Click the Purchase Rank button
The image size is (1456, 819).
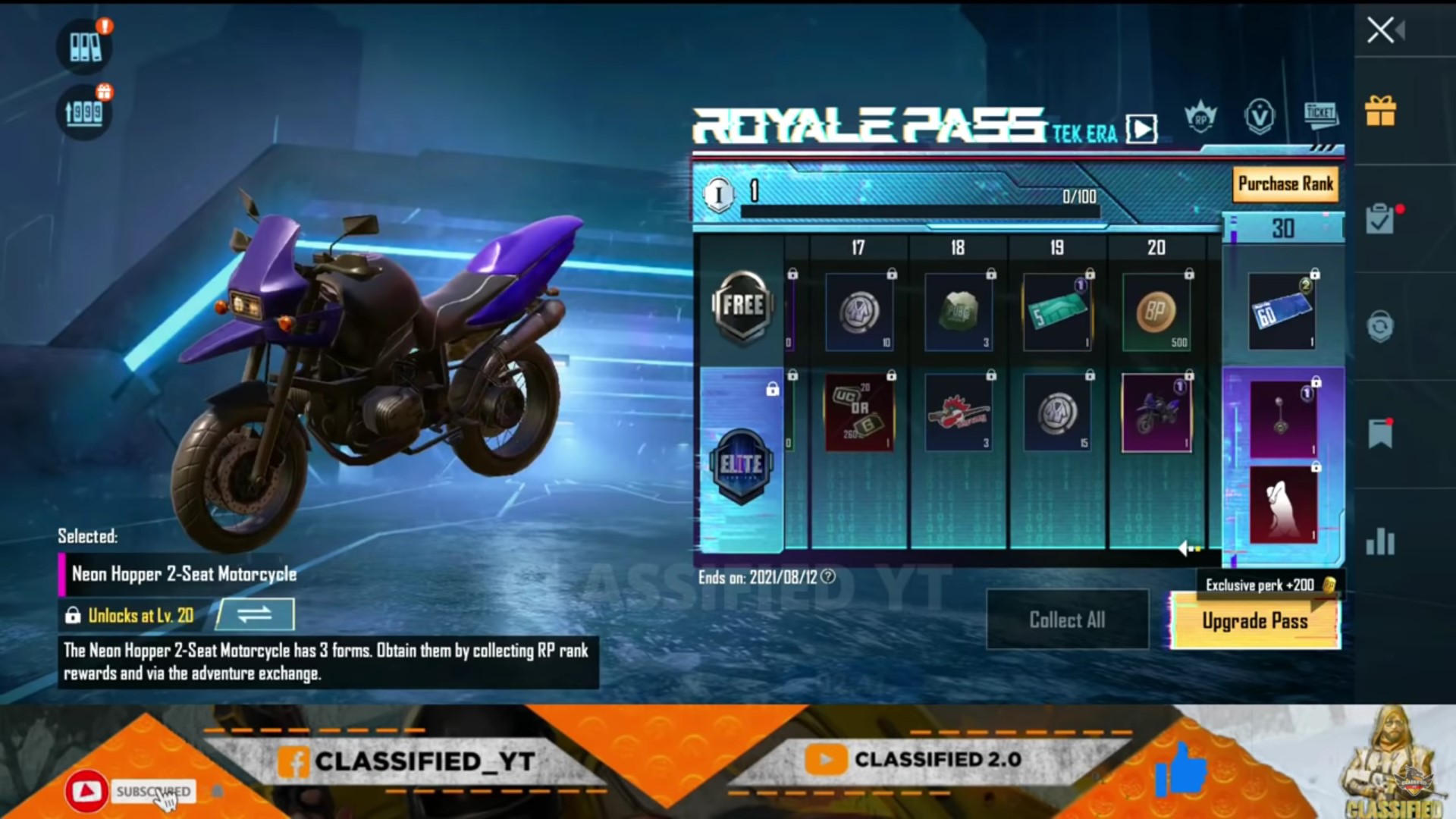coord(1285,184)
